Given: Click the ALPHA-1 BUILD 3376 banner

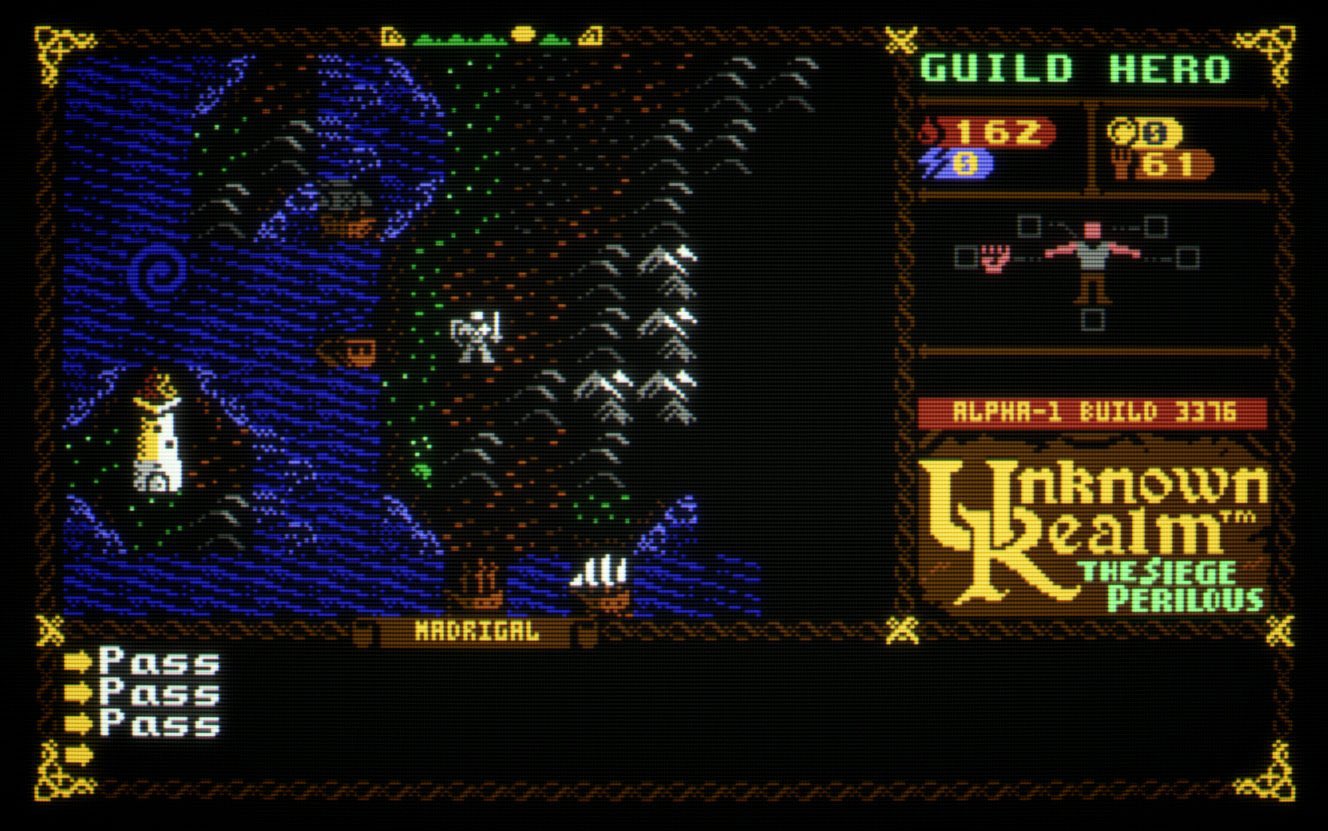Looking at the screenshot, I should (1092, 409).
